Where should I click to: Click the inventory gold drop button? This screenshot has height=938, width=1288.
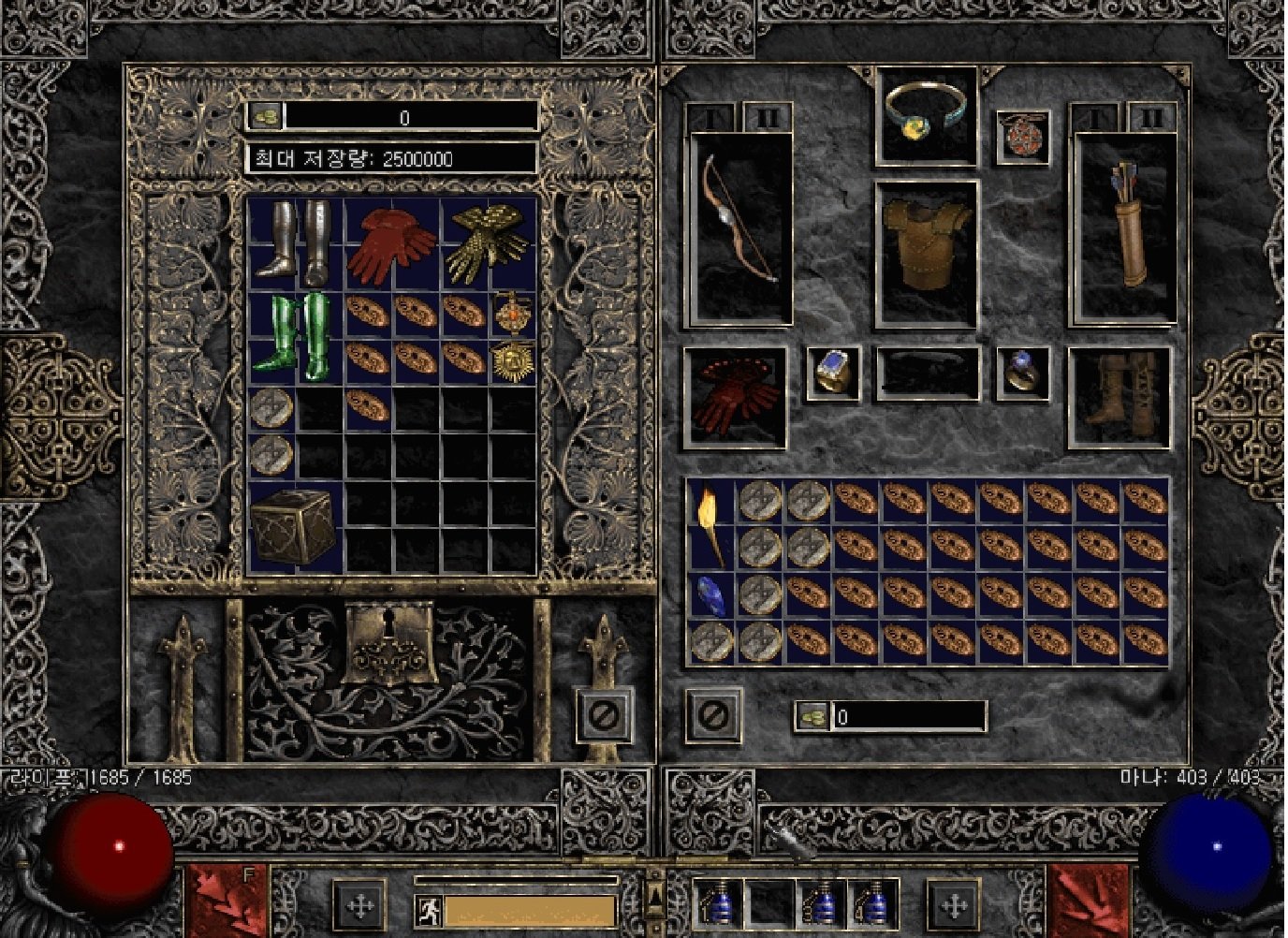[811, 717]
